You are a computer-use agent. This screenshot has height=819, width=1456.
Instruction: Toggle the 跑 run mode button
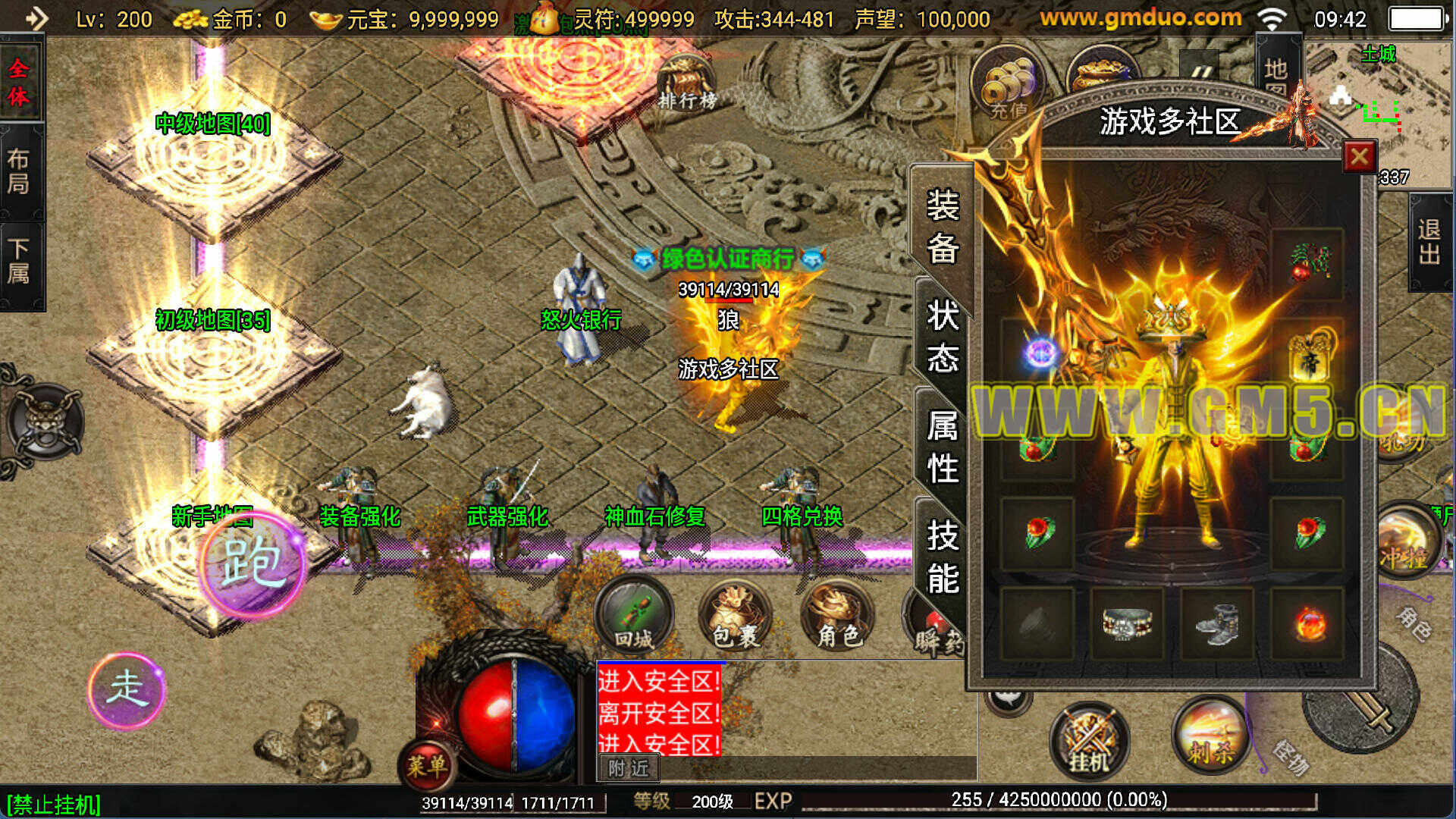[253, 563]
